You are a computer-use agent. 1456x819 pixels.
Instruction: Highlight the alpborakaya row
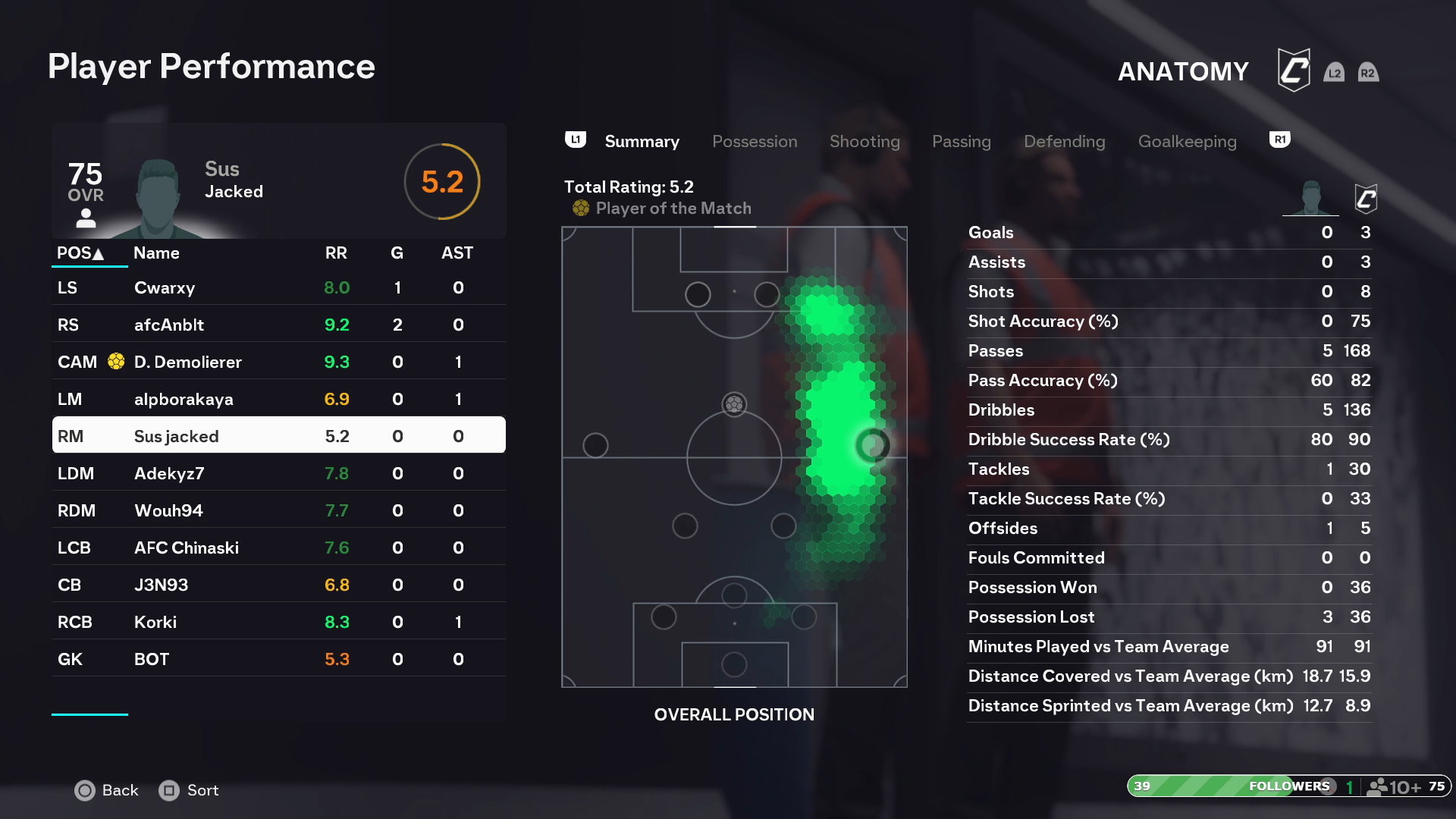[278, 400]
